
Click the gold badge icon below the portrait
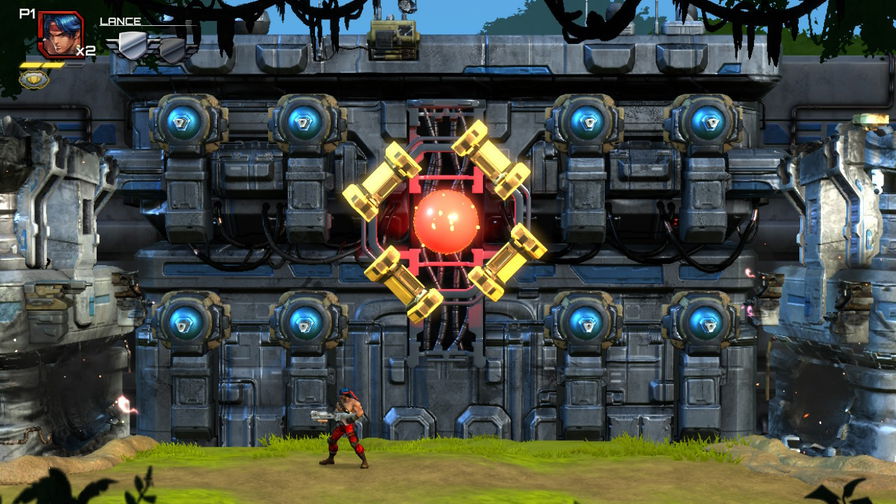[x=33, y=78]
